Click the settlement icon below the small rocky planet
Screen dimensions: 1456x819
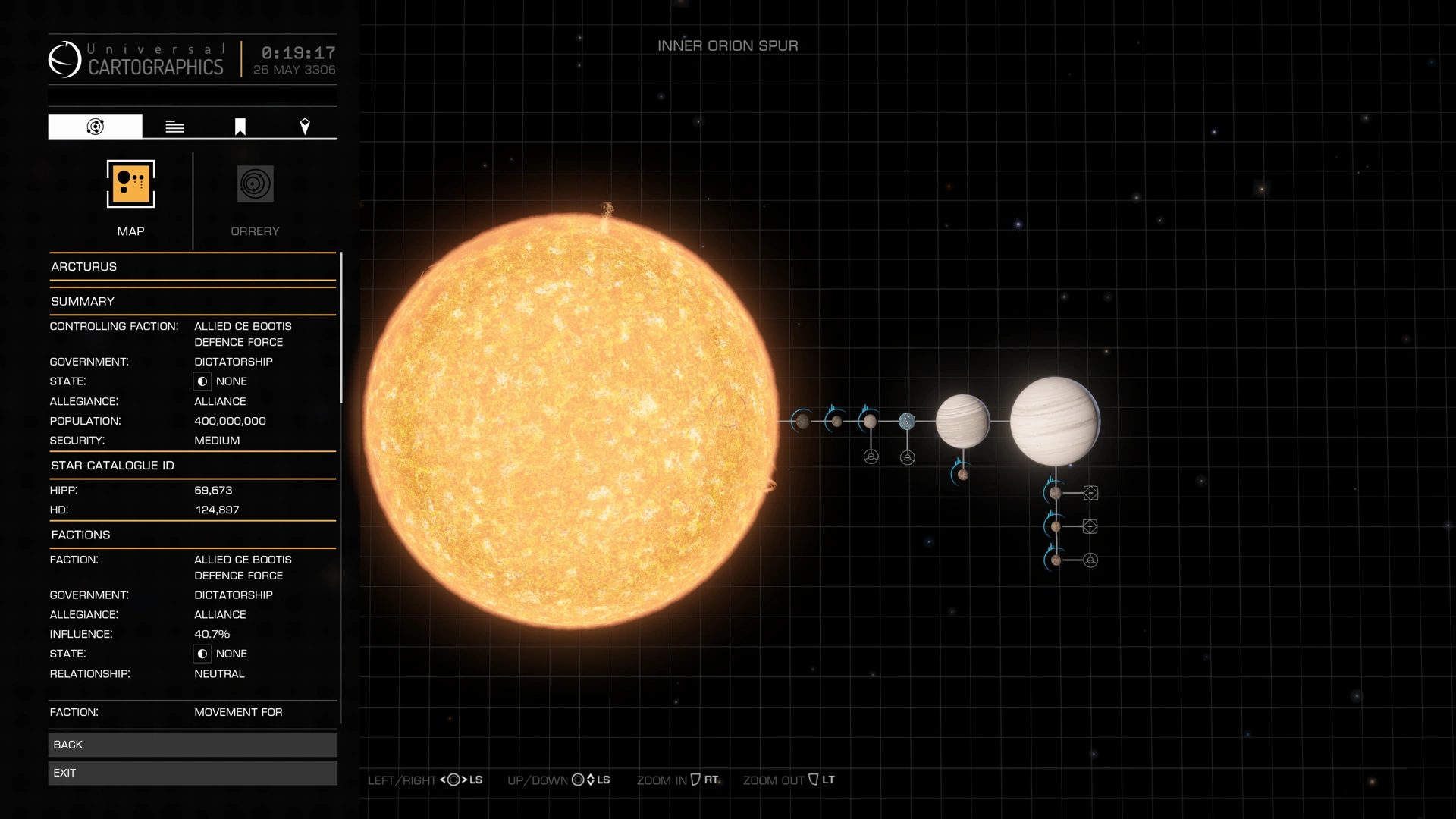coord(871,457)
